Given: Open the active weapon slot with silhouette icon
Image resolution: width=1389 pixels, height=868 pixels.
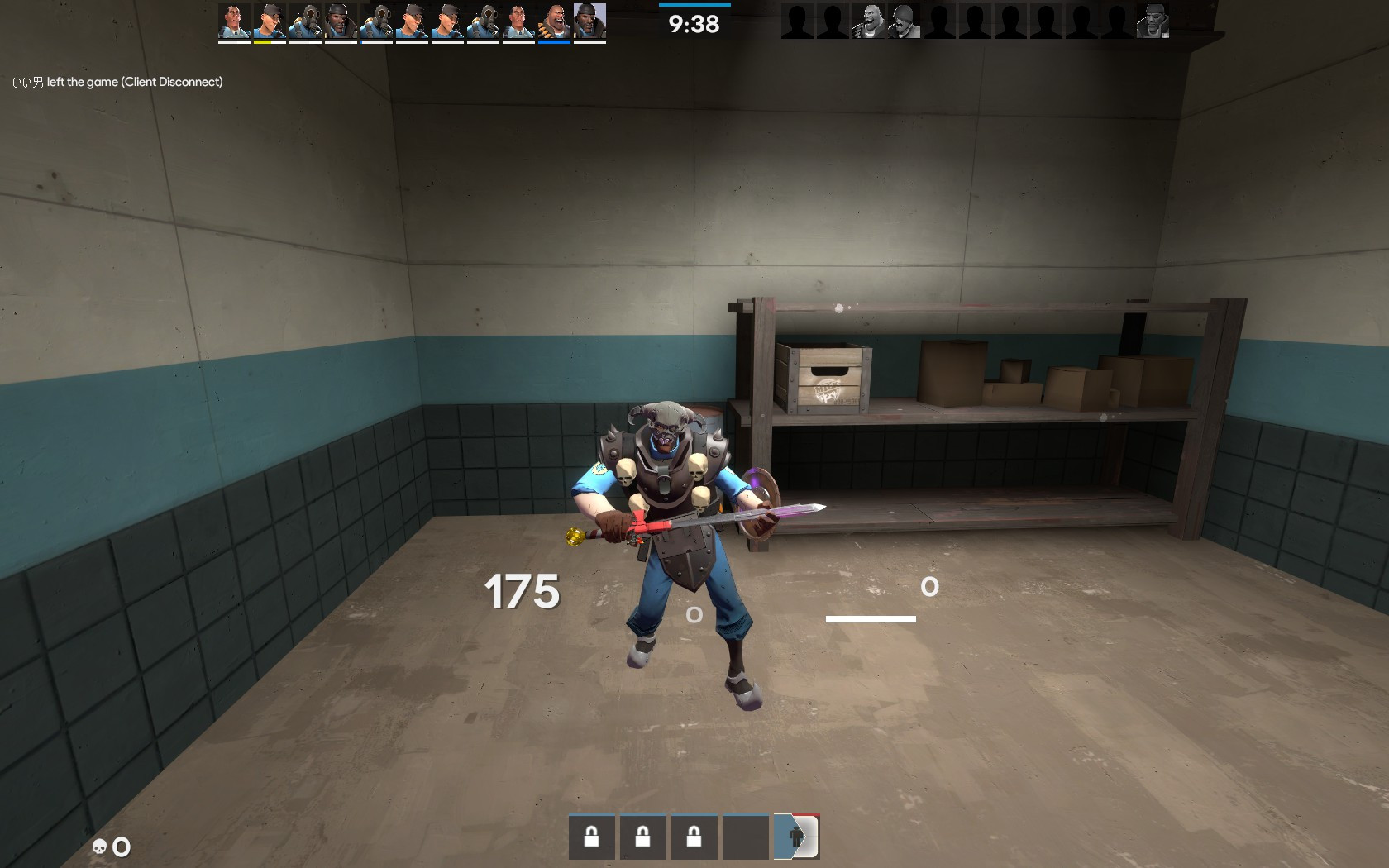Looking at the screenshot, I should [795, 836].
